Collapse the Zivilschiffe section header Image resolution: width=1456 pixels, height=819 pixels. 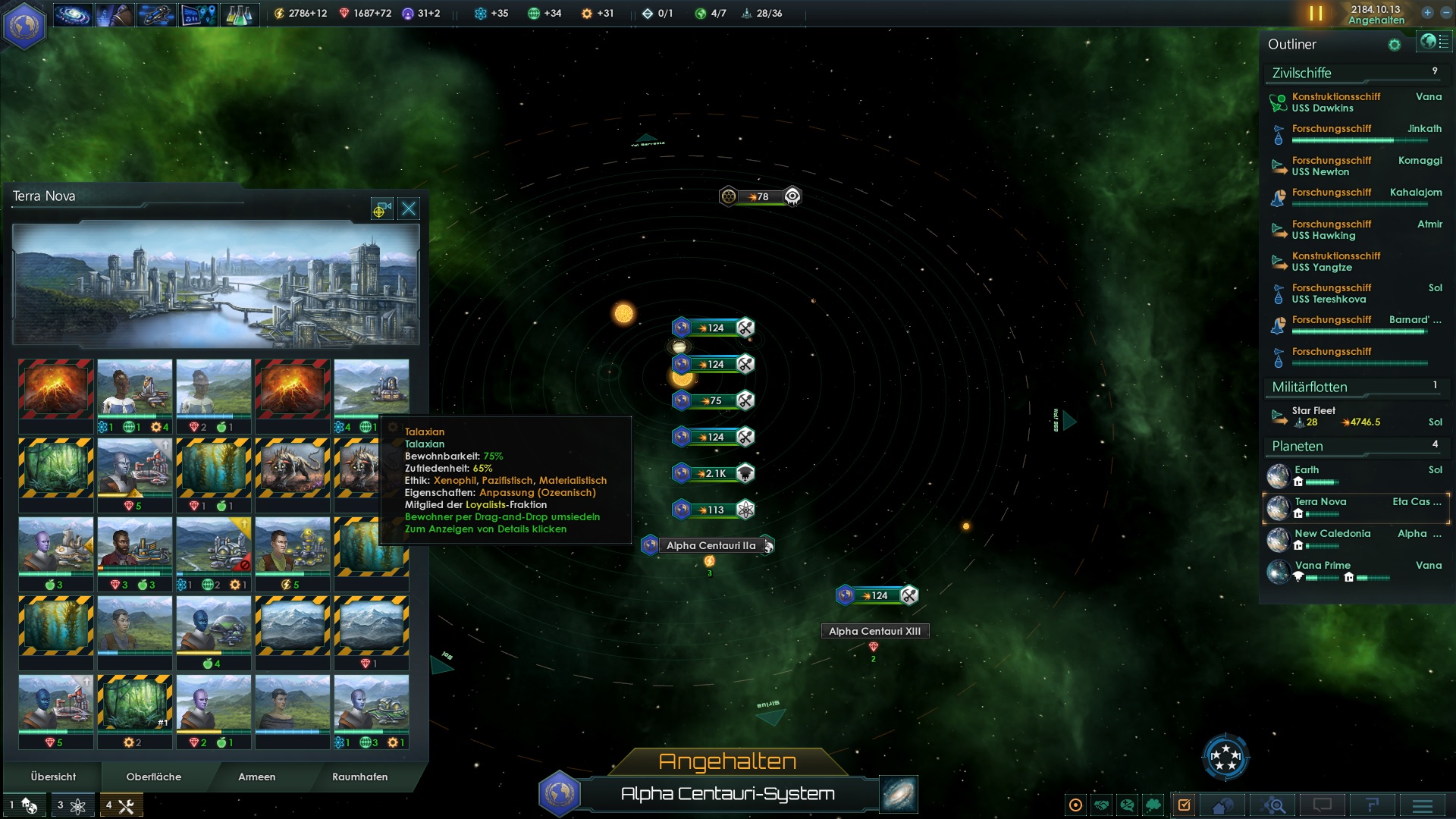coord(1301,74)
